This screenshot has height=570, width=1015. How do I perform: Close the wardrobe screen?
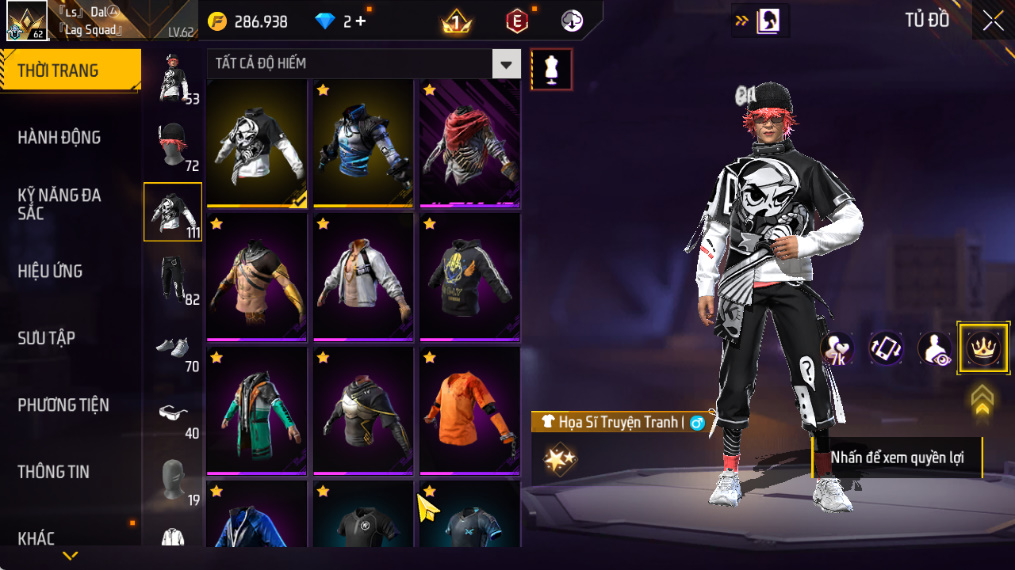(x=992, y=21)
